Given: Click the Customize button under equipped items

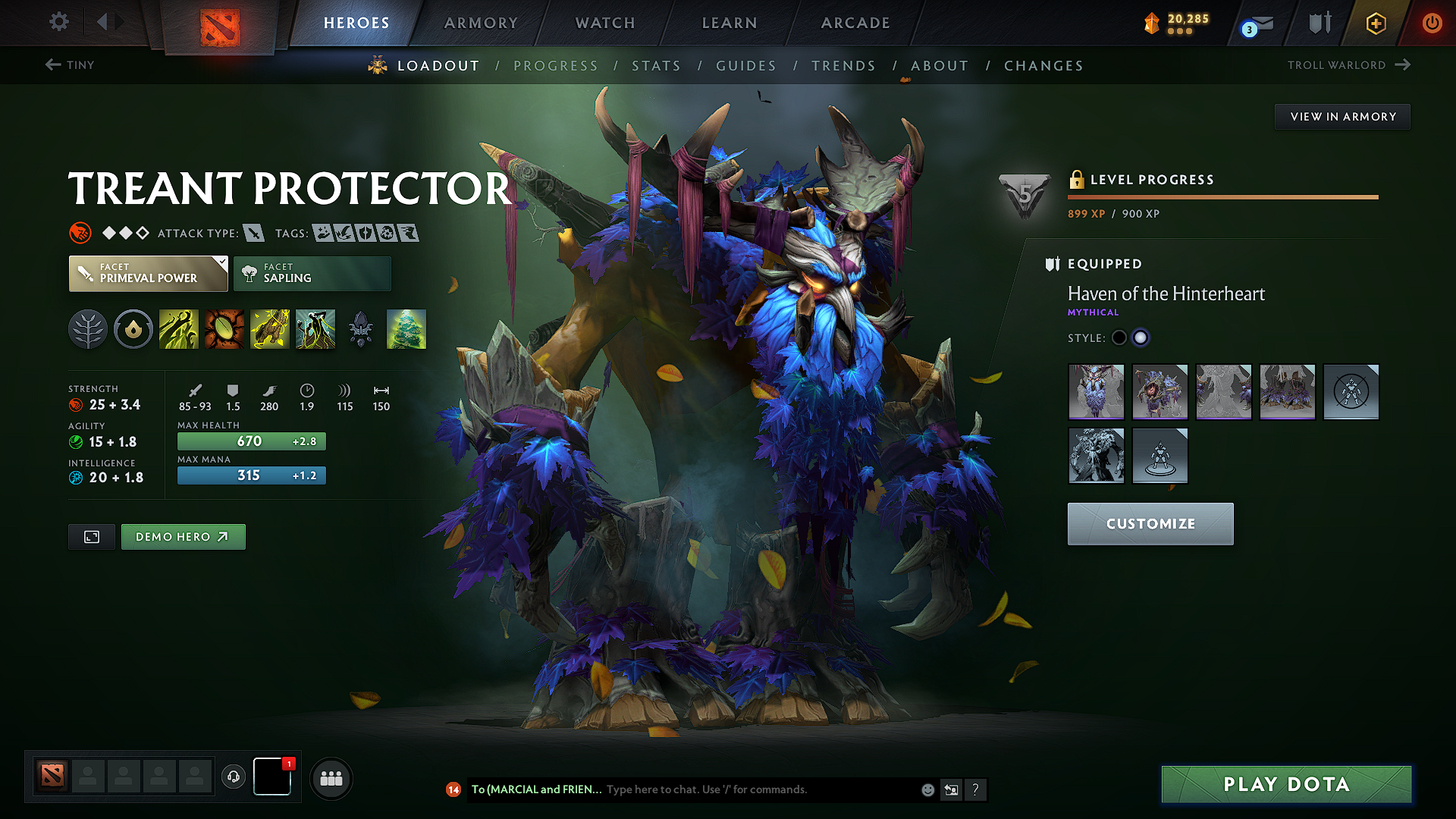Looking at the screenshot, I should (x=1150, y=523).
